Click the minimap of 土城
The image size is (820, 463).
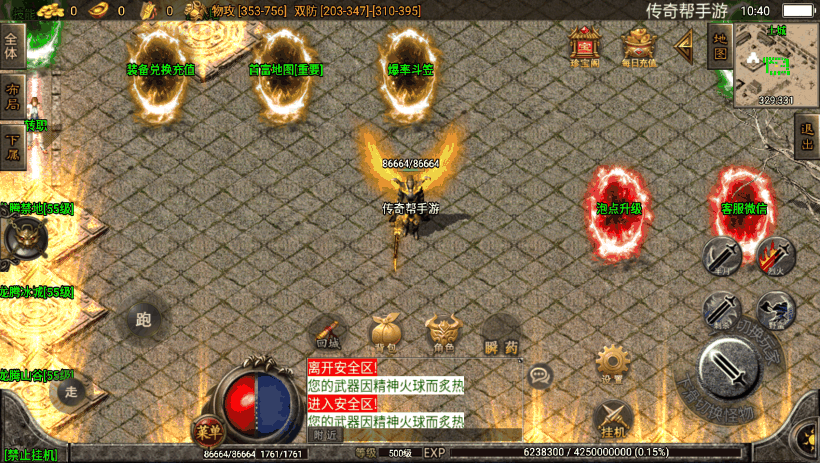tap(775, 65)
